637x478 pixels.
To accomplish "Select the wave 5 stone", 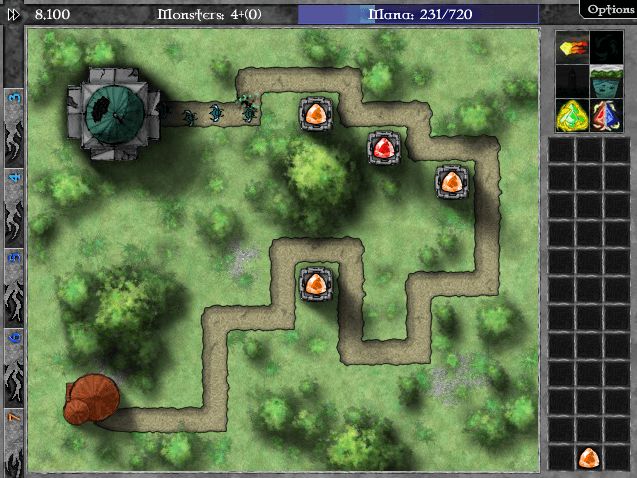I will click(x=14, y=270).
